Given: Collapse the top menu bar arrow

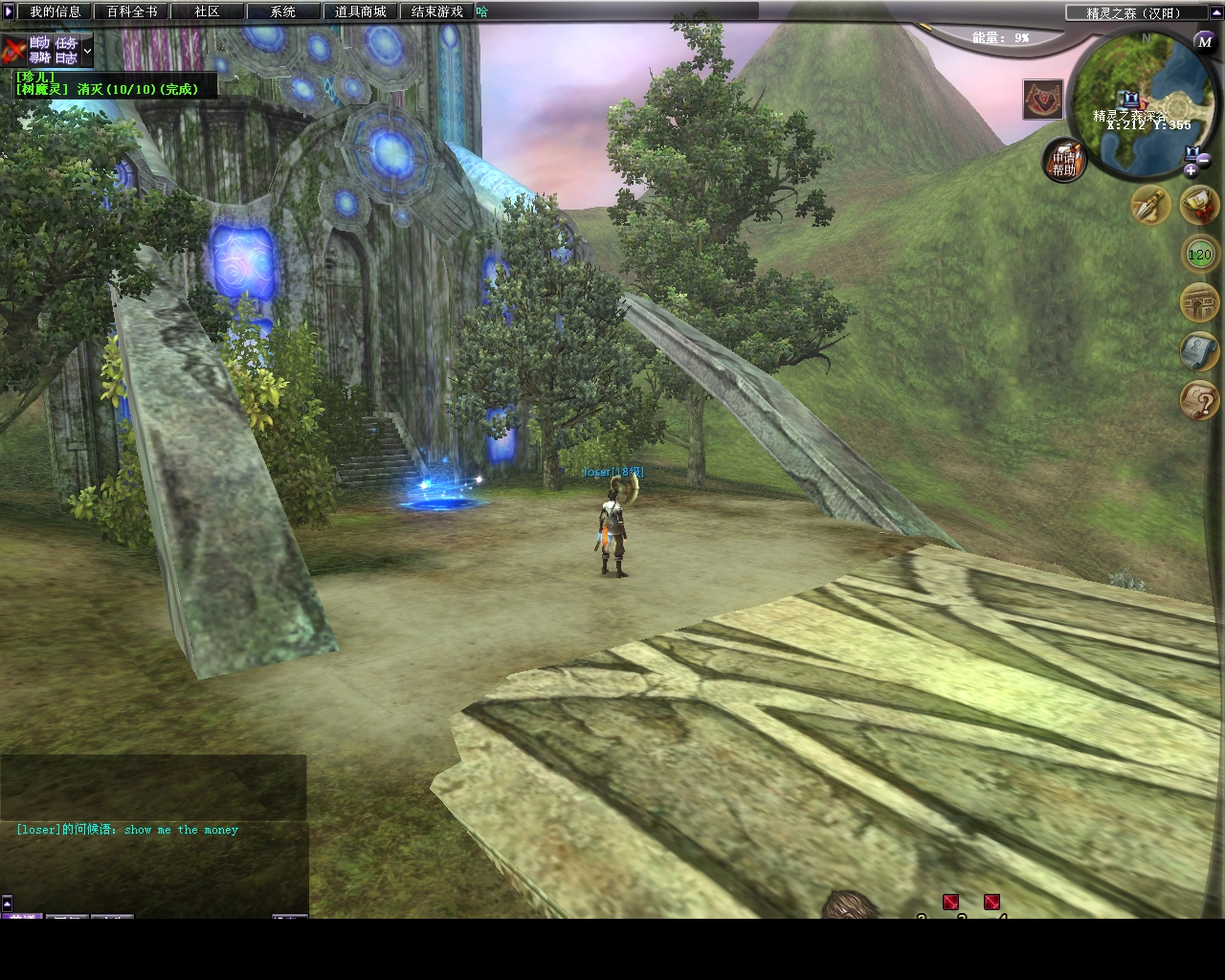Looking at the screenshot, I should [x=9, y=11].
